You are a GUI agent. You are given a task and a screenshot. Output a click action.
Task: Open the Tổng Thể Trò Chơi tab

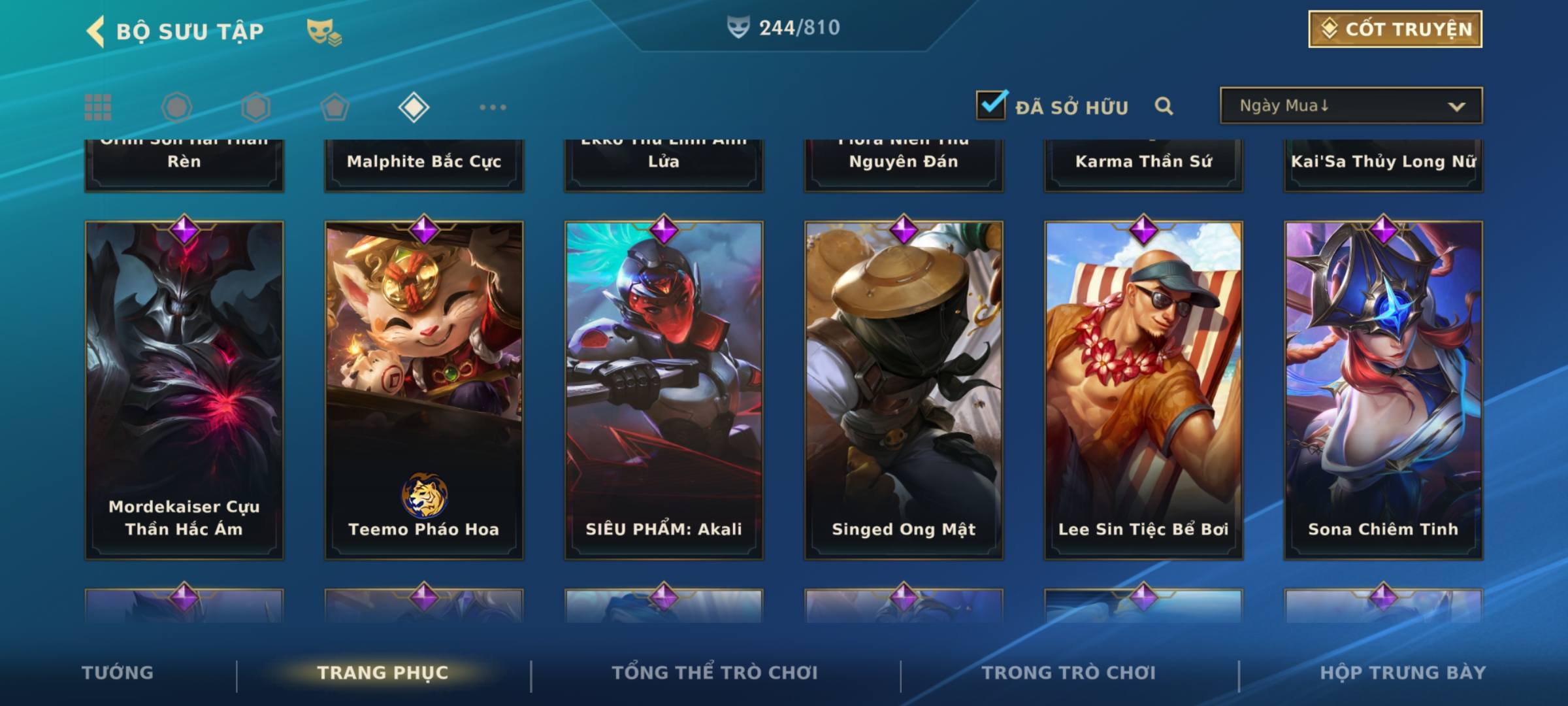715,673
